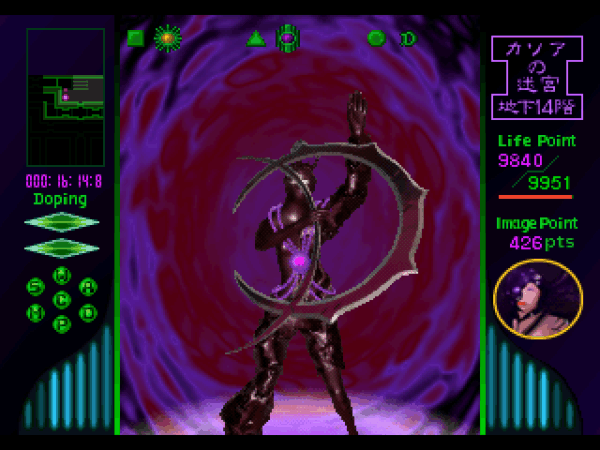Open the dungeon minimap
This screenshot has width=600, height=450.
coord(65,97)
